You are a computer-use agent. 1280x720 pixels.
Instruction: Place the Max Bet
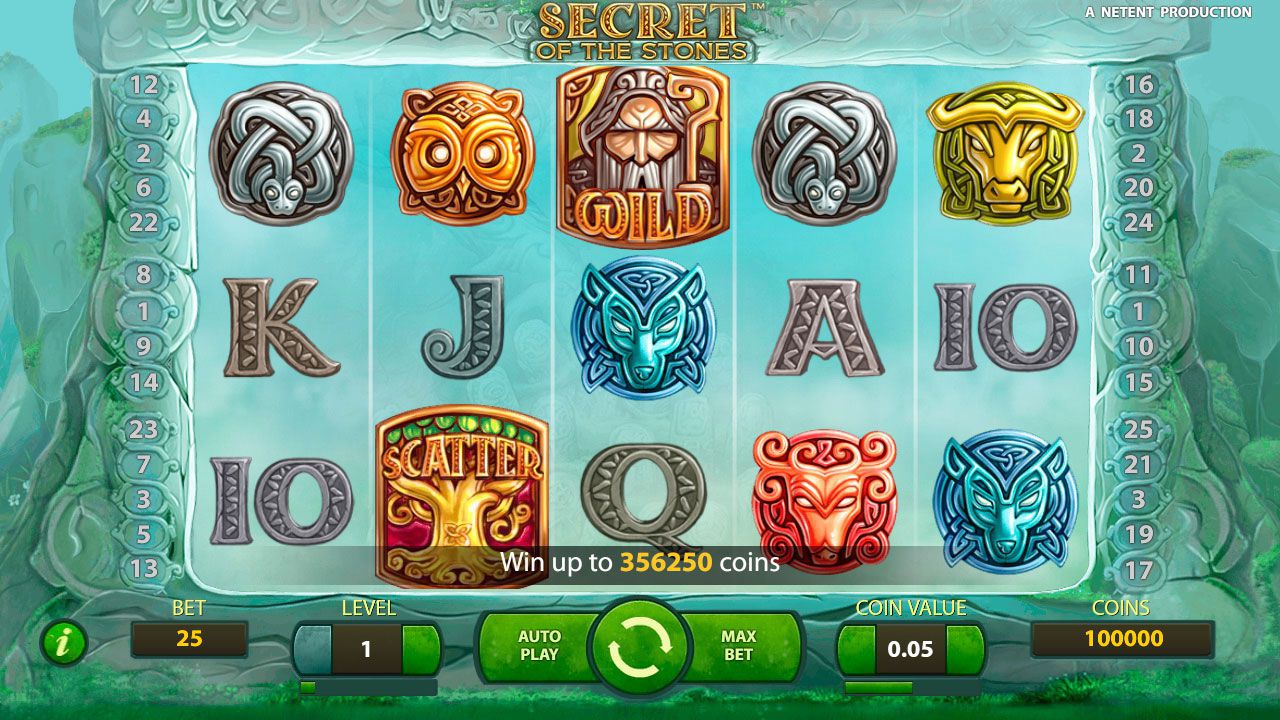coord(738,645)
